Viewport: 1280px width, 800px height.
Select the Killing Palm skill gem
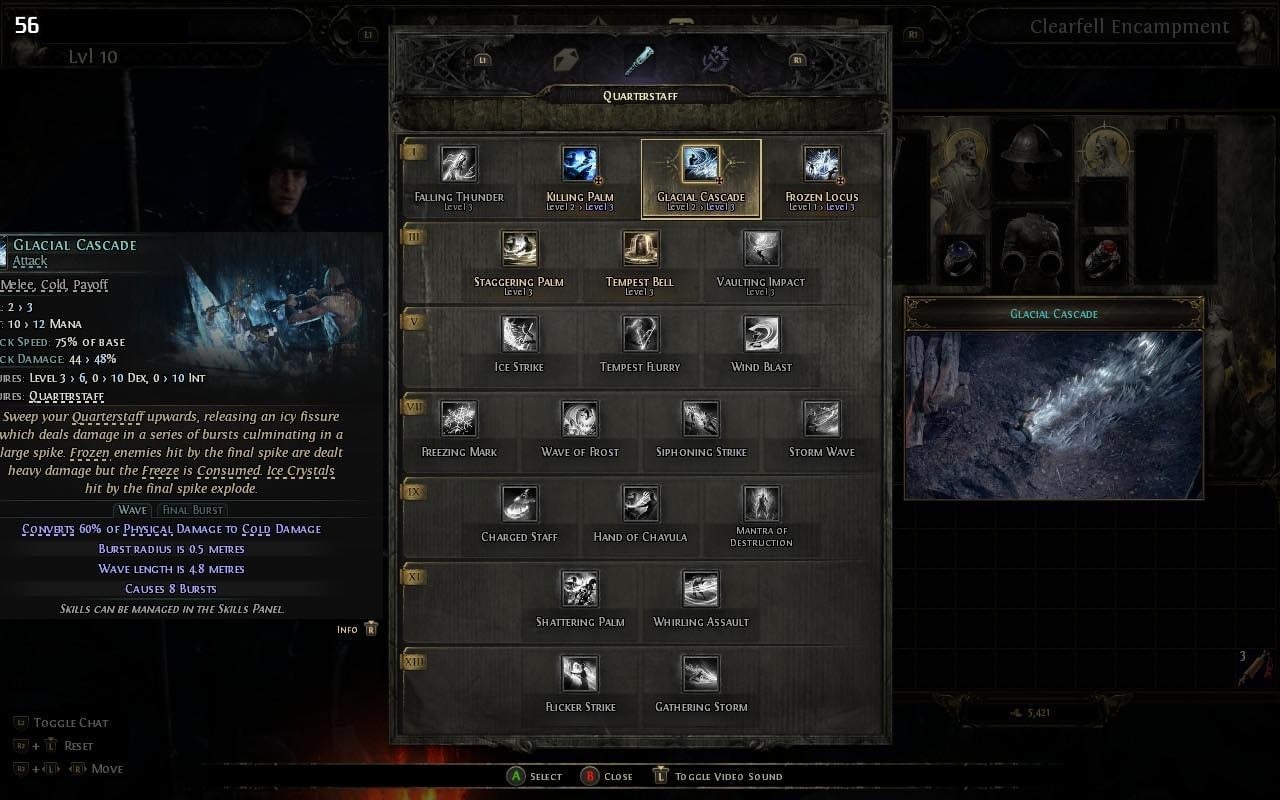point(580,164)
